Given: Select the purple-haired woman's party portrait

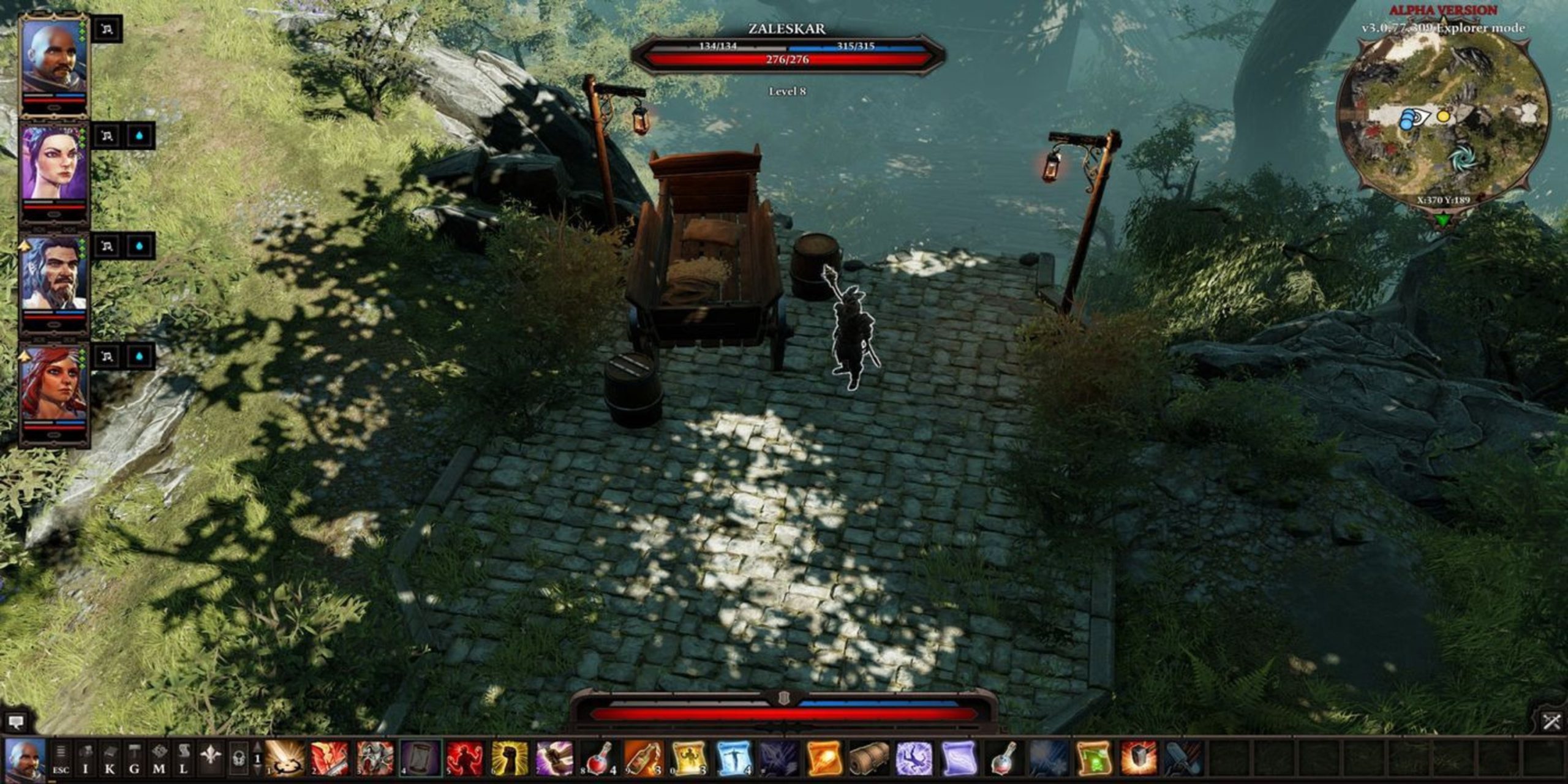Looking at the screenshot, I should pos(53,165).
